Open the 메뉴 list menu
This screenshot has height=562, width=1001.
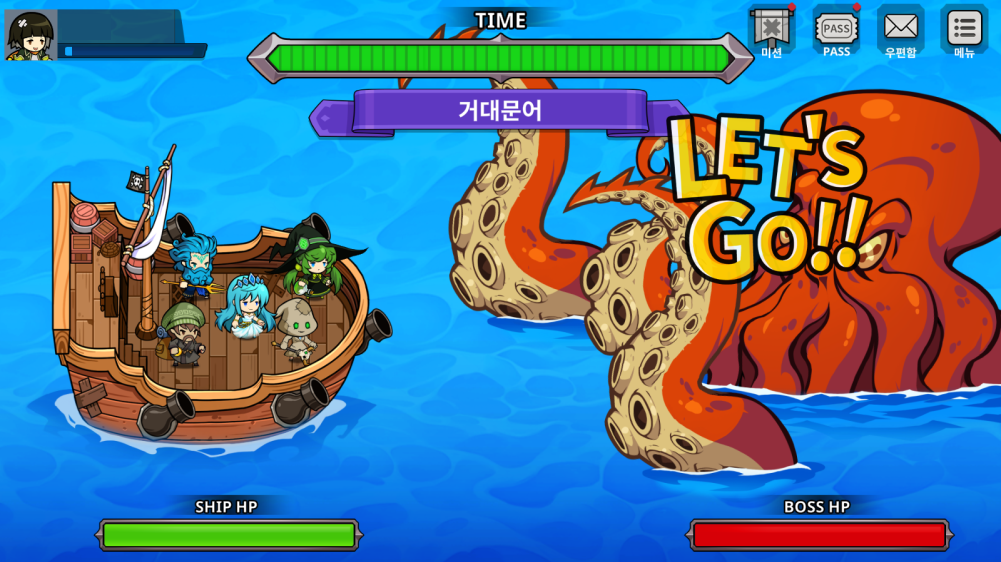[x=964, y=29]
